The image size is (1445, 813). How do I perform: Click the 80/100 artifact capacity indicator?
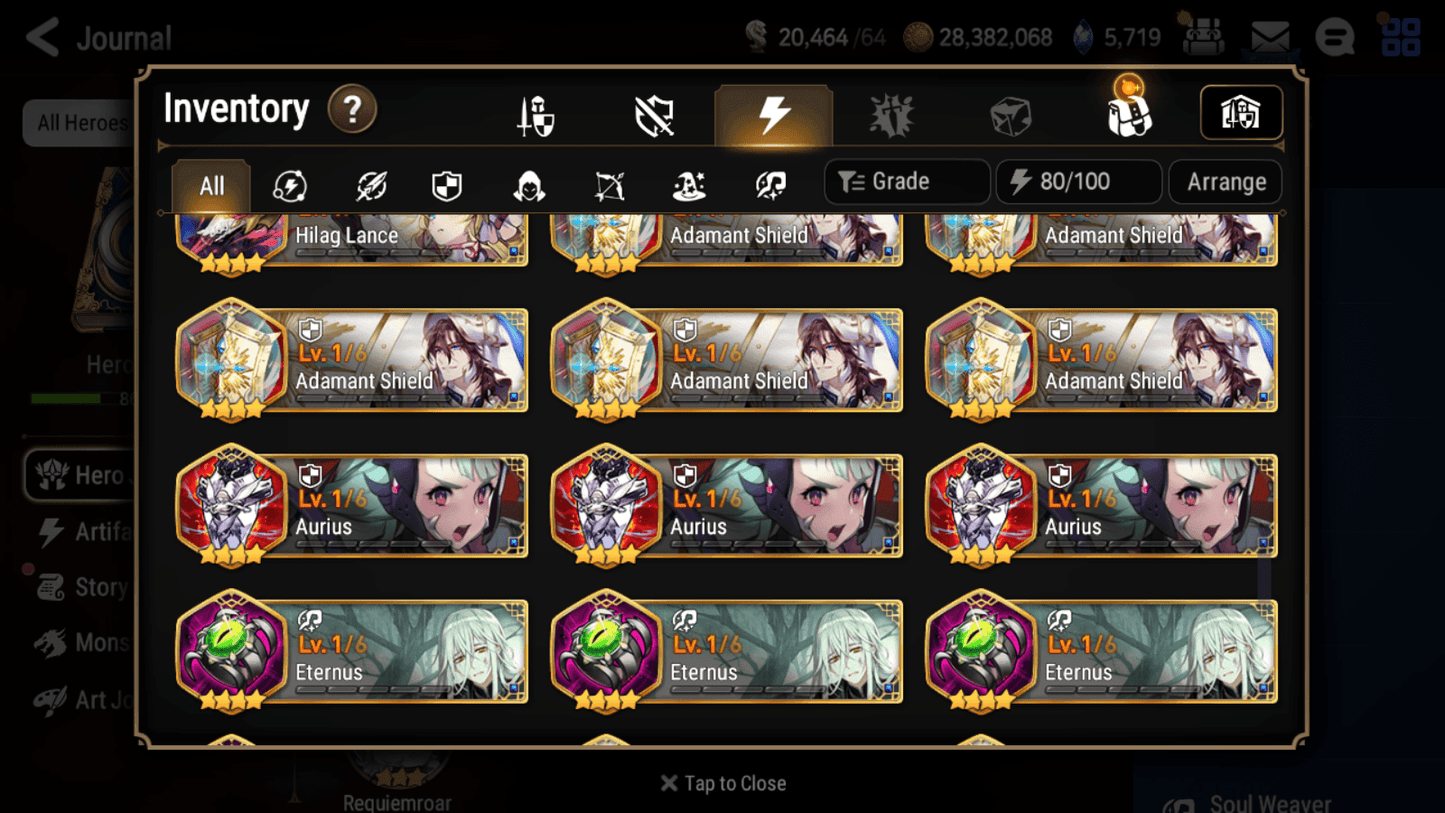click(1078, 181)
